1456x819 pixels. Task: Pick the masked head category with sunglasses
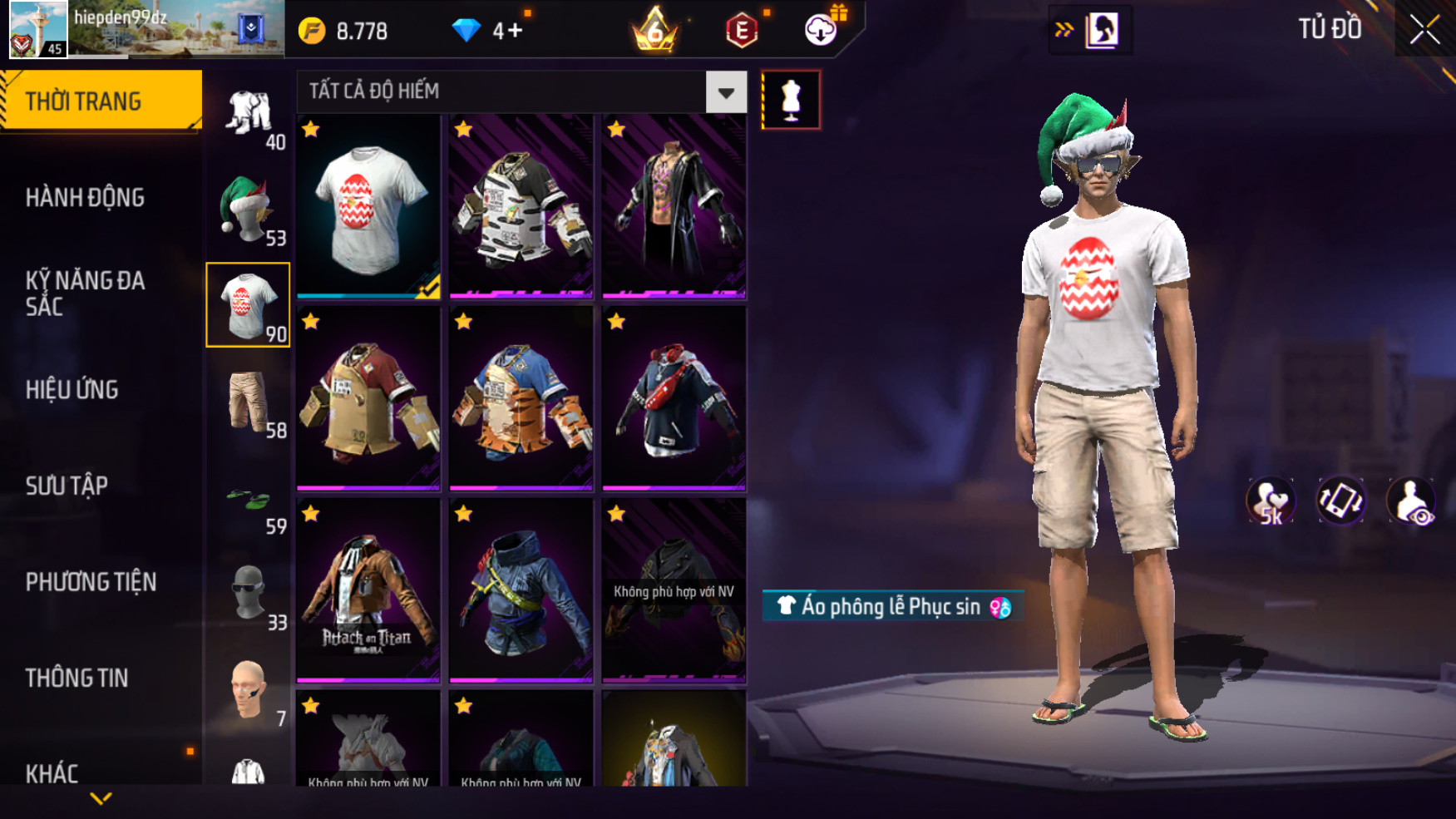(x=248, y=594)
